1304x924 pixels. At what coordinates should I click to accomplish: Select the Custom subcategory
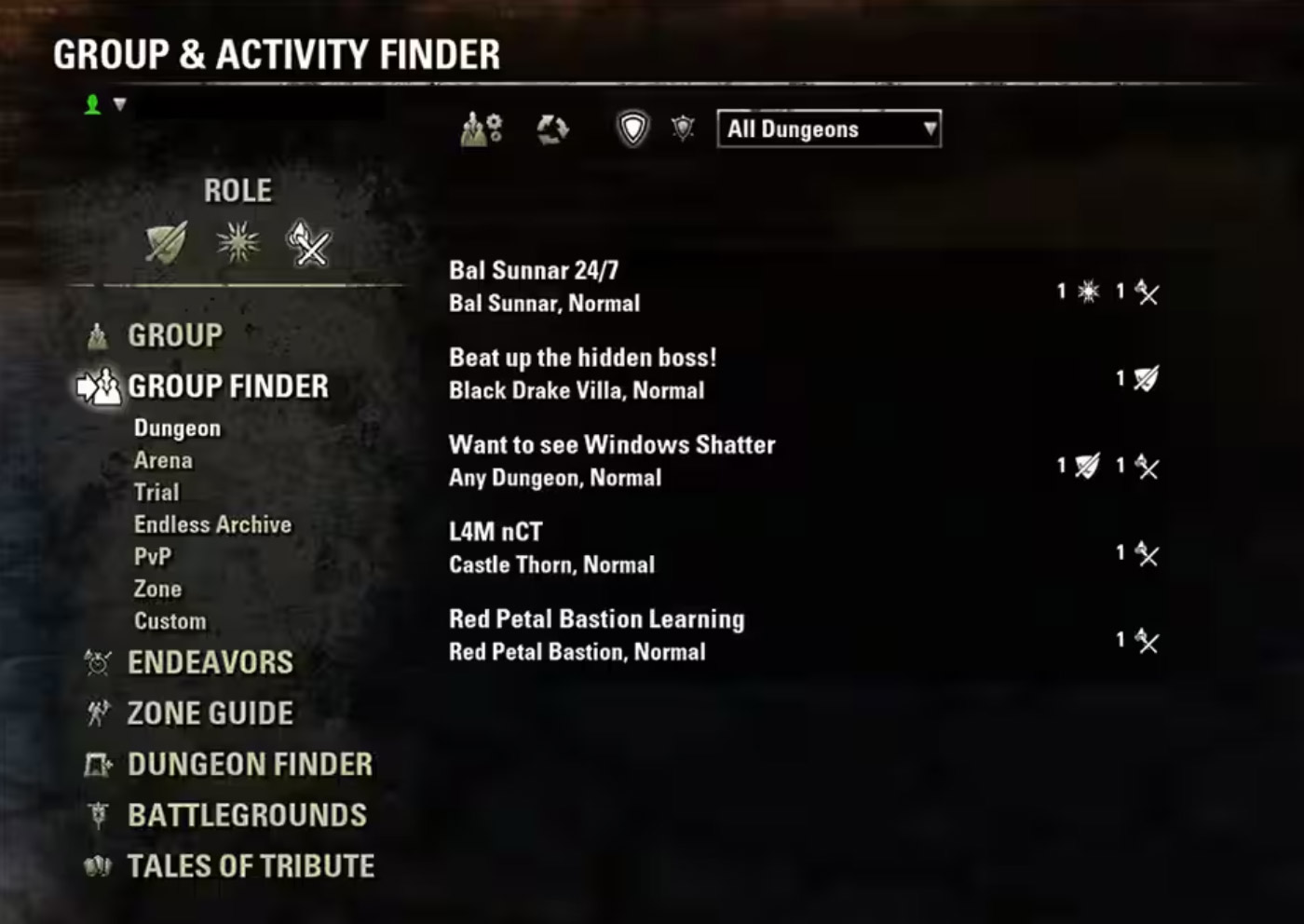point(170,621)
